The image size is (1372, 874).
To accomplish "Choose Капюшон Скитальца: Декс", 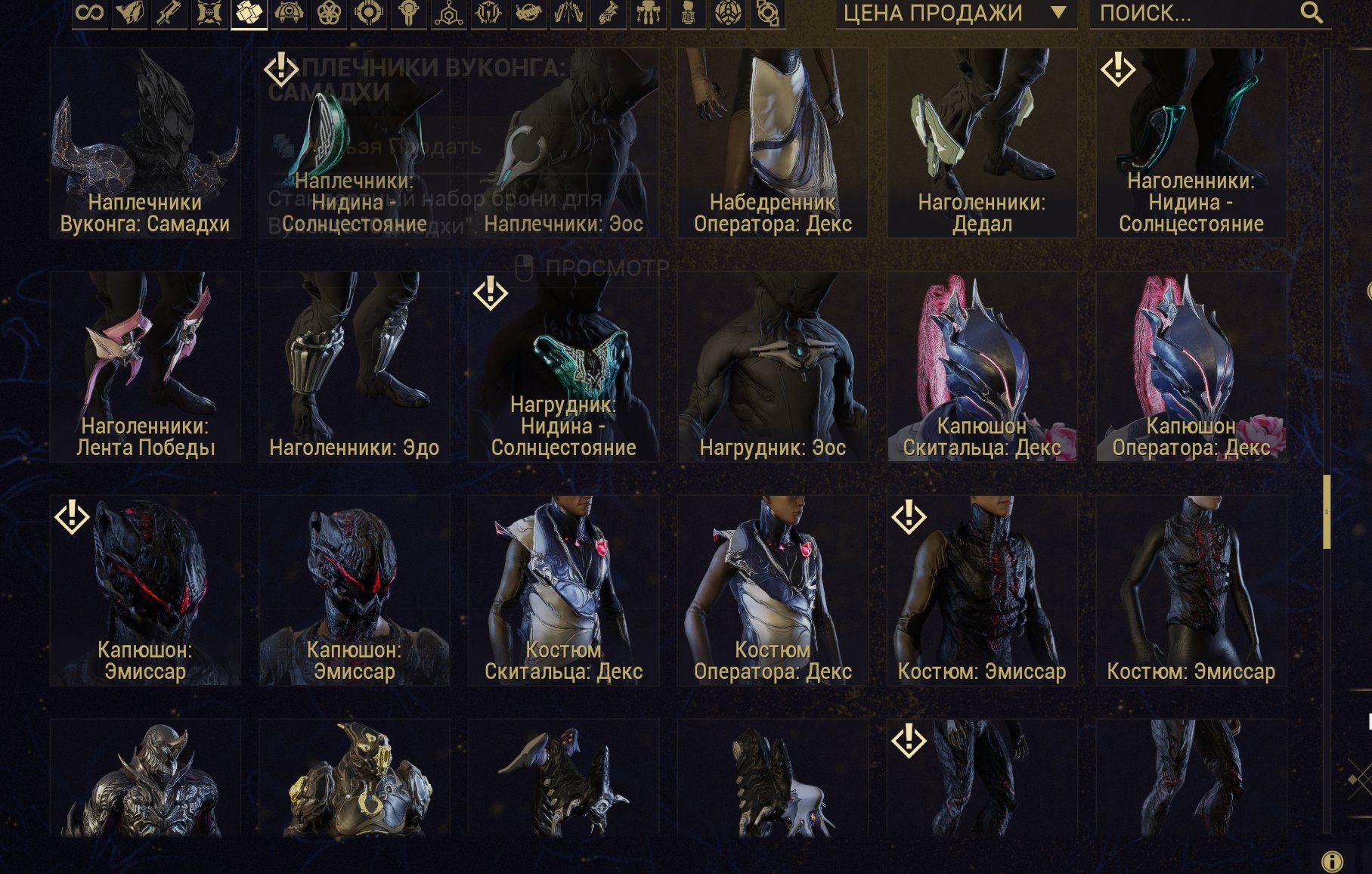I will [x=982, y=367].
